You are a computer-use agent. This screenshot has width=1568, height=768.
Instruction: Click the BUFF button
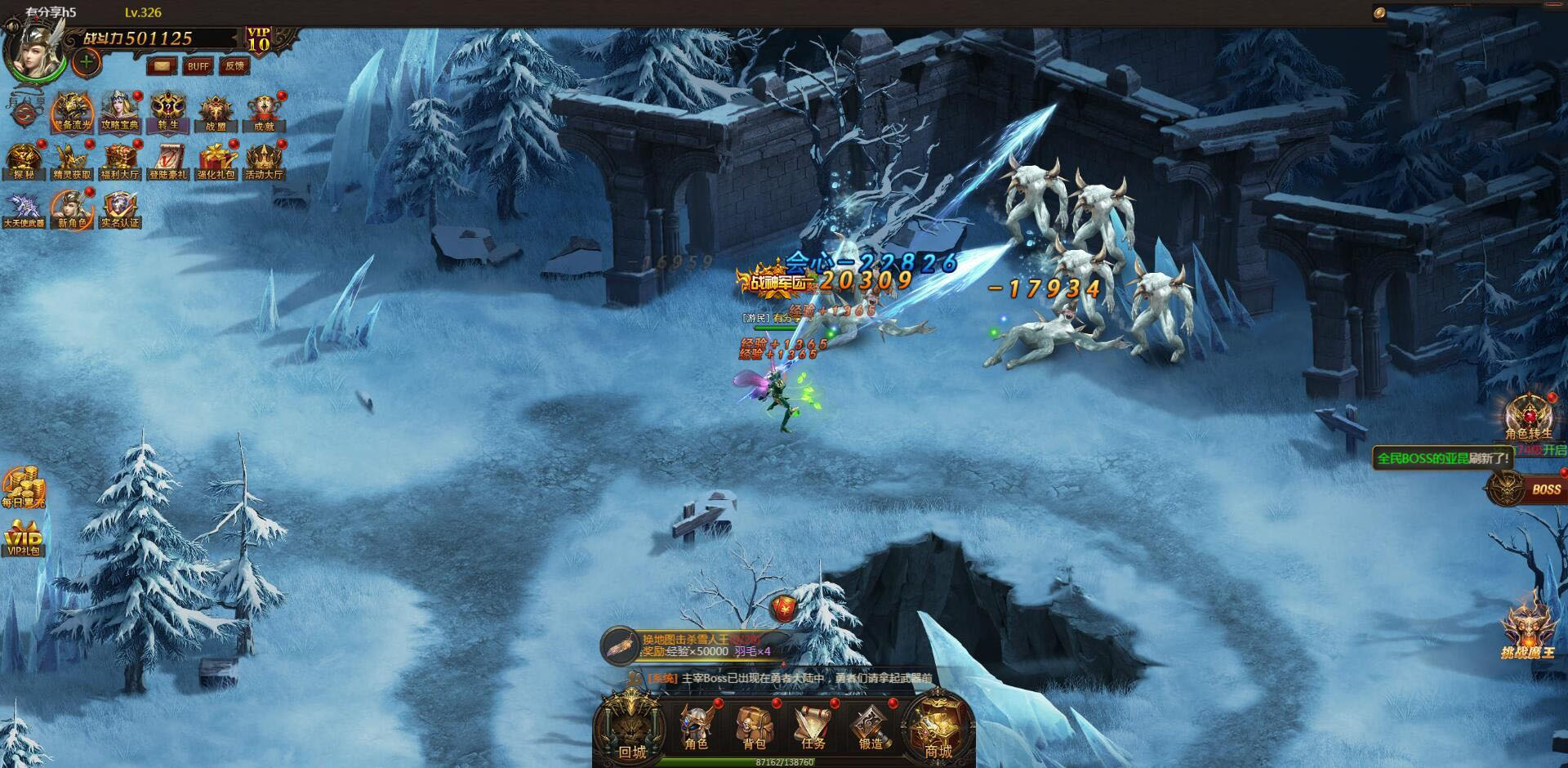coord(198,66)
